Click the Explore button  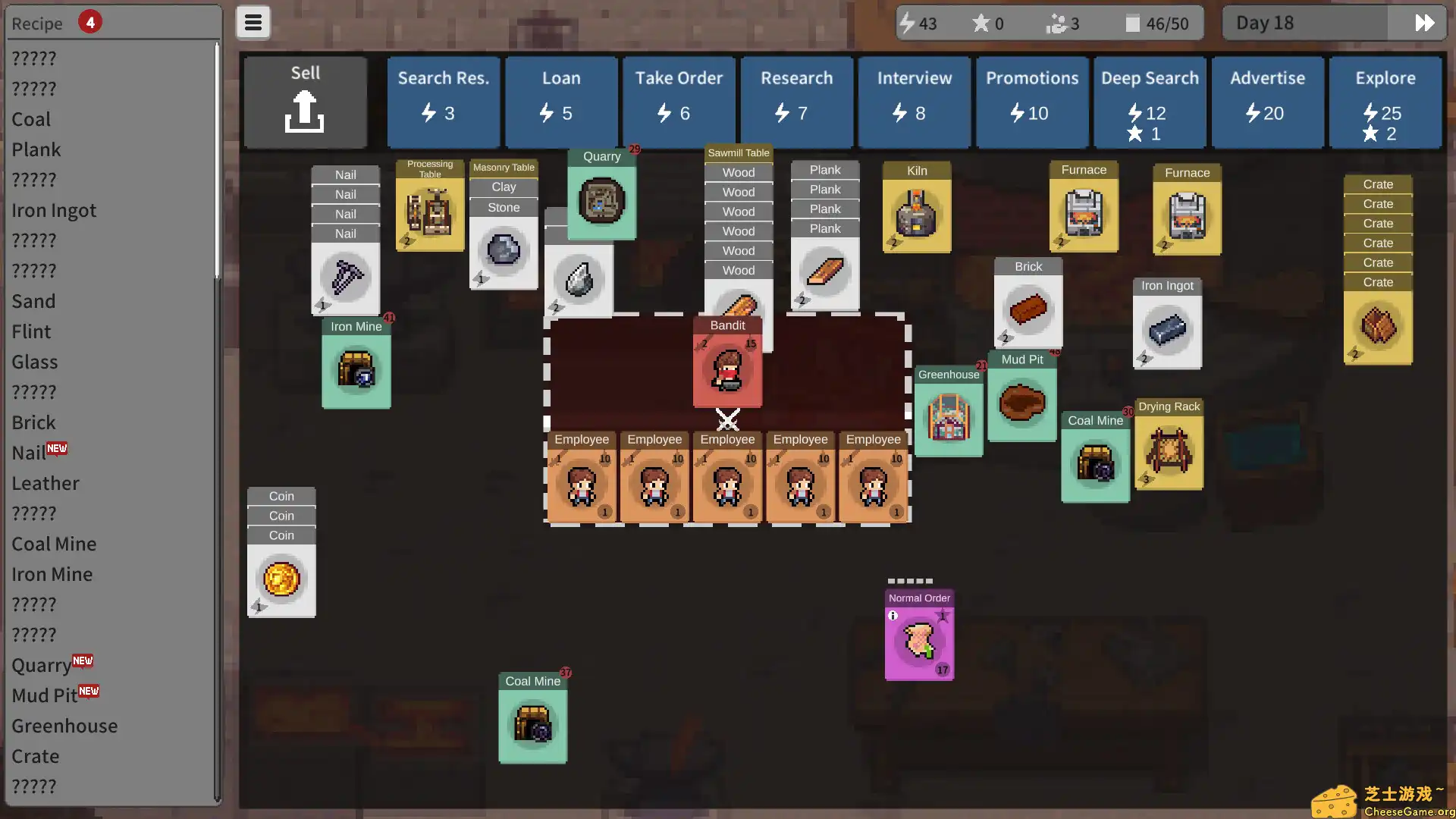1385,102
